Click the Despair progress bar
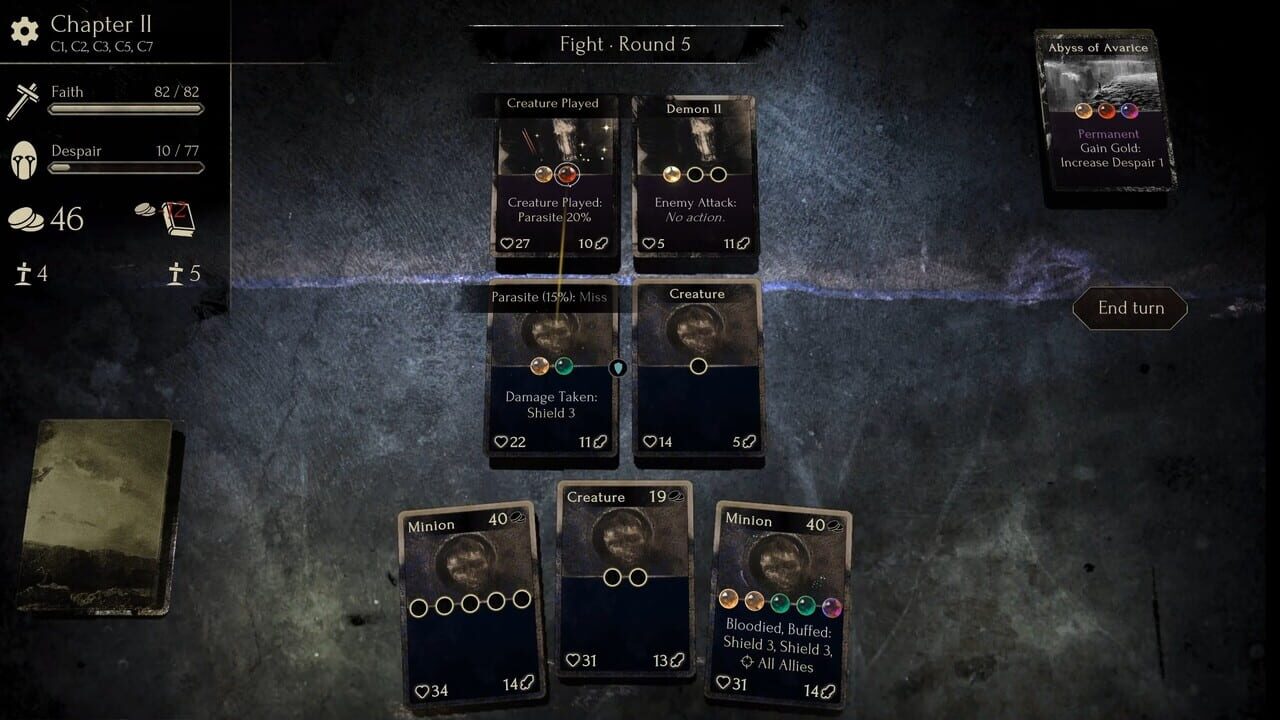This screenshot has height=720, width=1280. [x=125, y=170]
